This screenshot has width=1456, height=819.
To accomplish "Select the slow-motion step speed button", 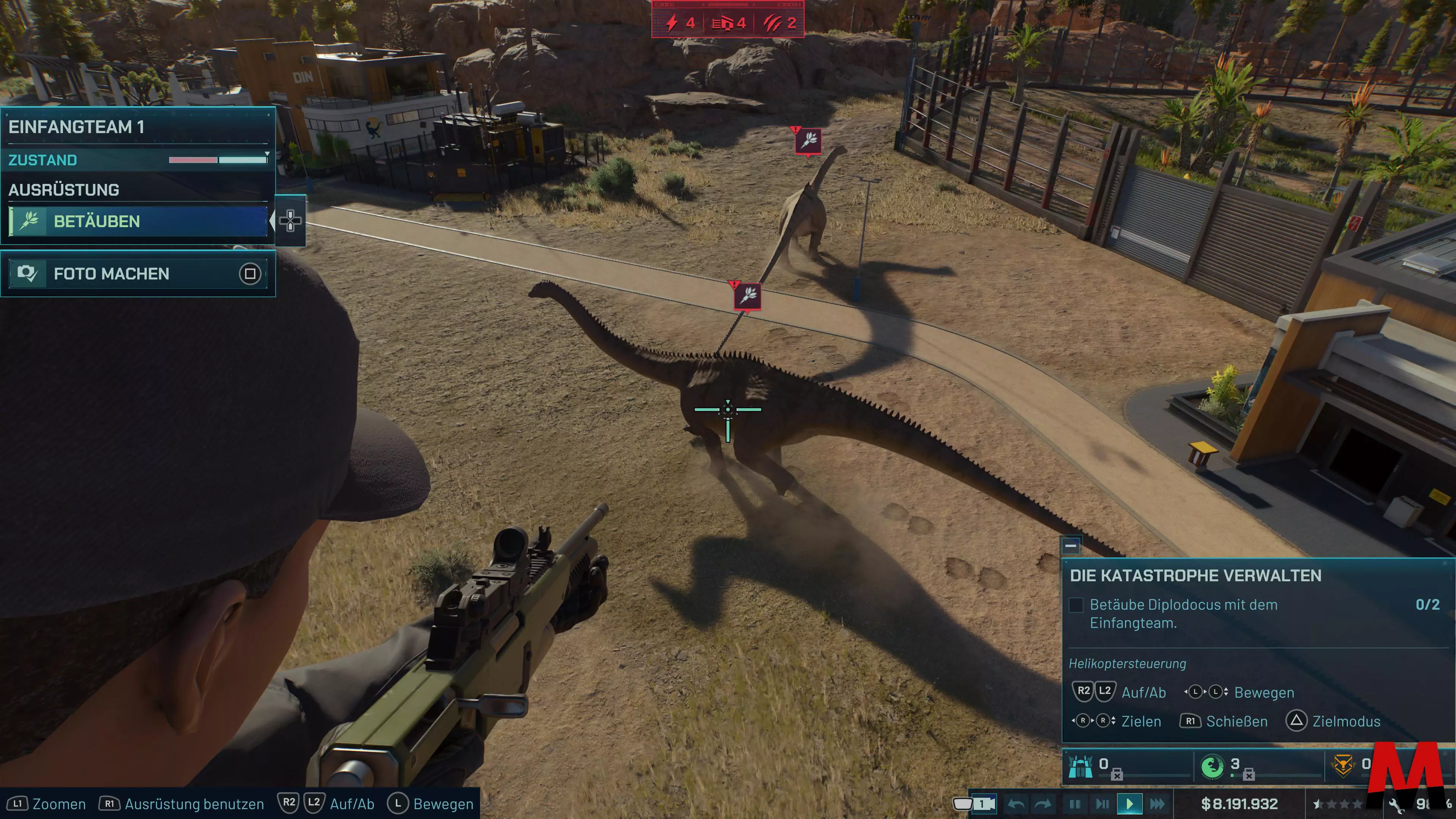I will (1102, 804).
